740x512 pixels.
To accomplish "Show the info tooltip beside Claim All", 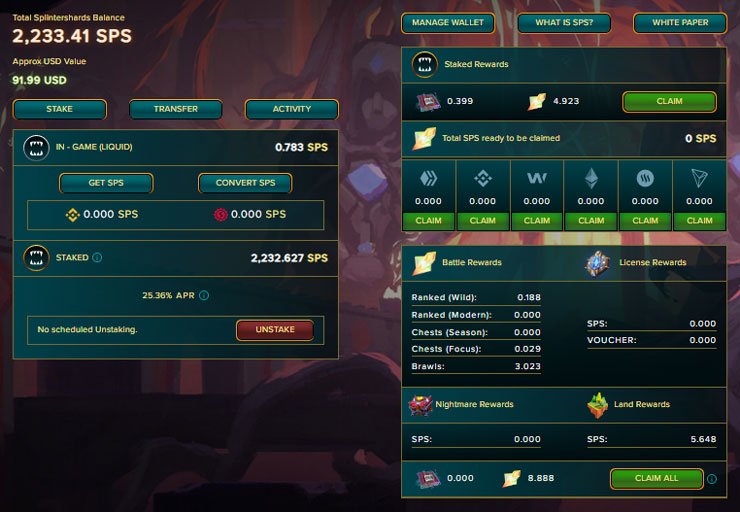I will pyautogui.click(x=712, y=479).
